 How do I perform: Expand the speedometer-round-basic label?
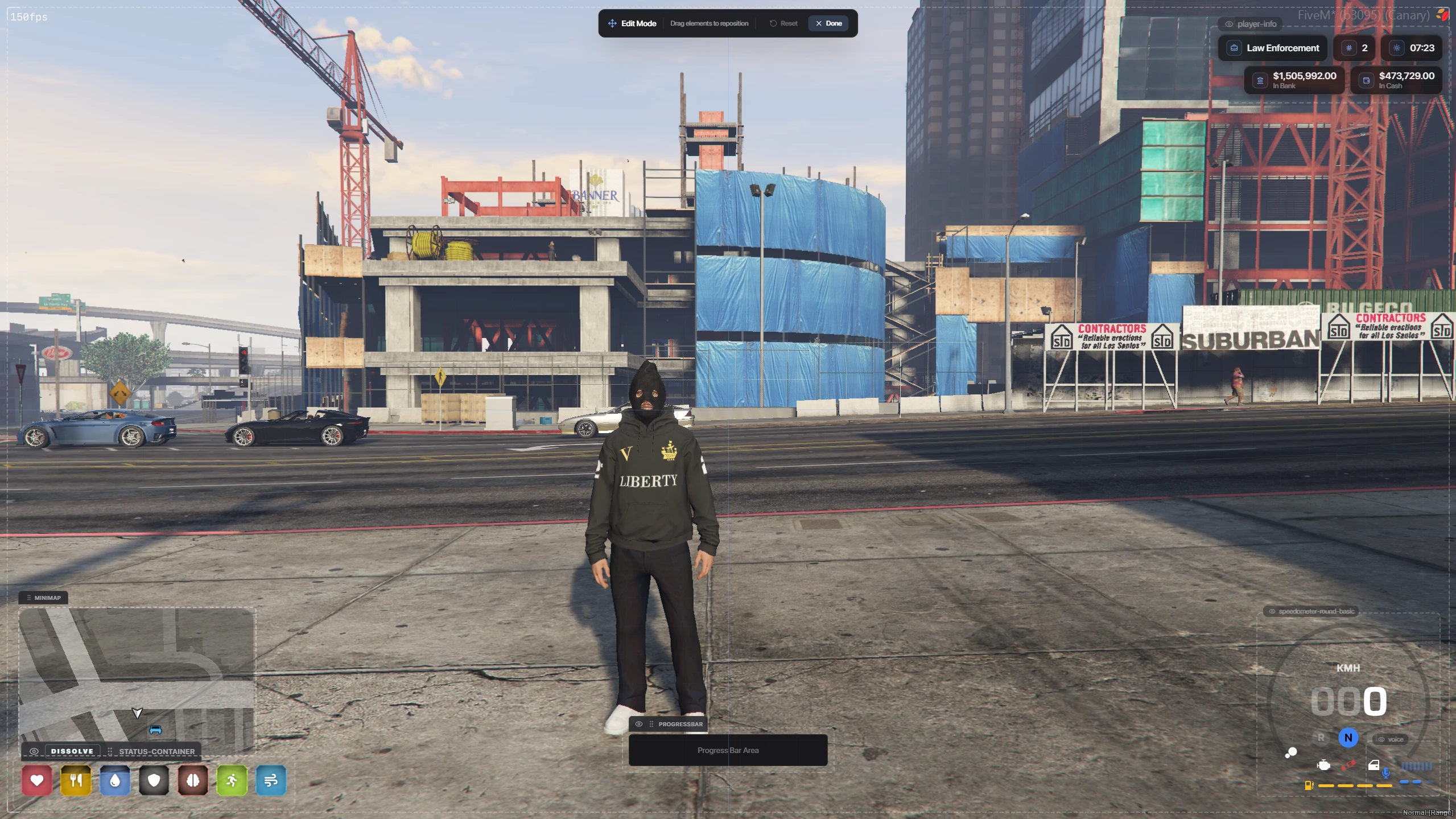click(1311, 611)
